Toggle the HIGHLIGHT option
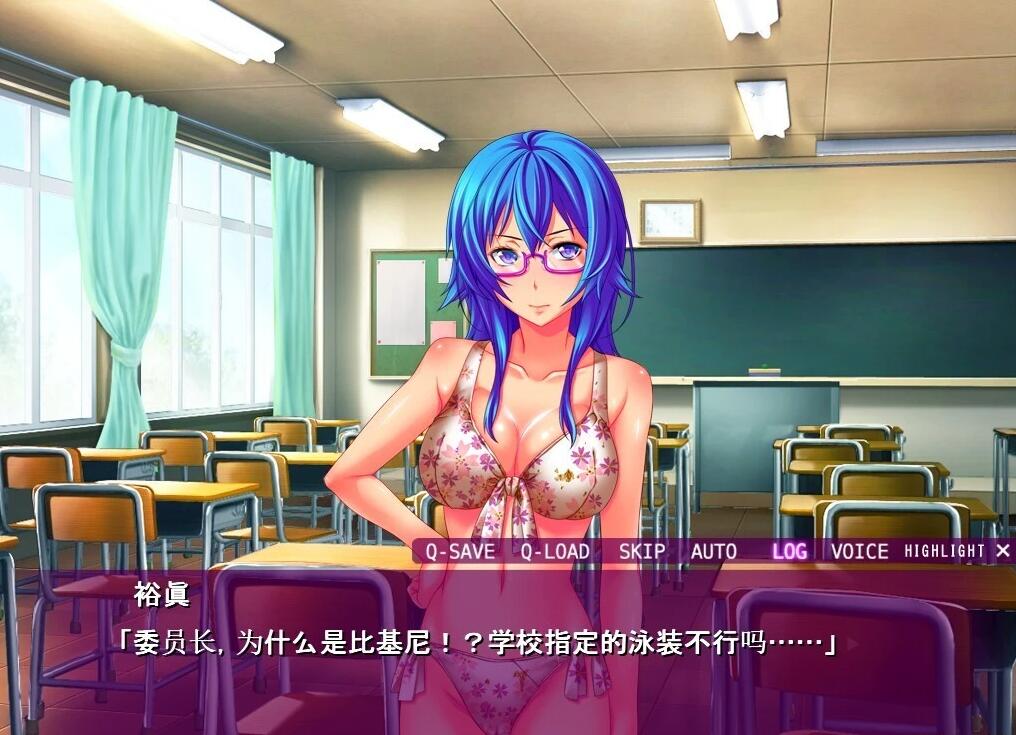Image resolution: width=1016 pixels, height=735 pixels. pyautogui.click(x=944, y=551)
